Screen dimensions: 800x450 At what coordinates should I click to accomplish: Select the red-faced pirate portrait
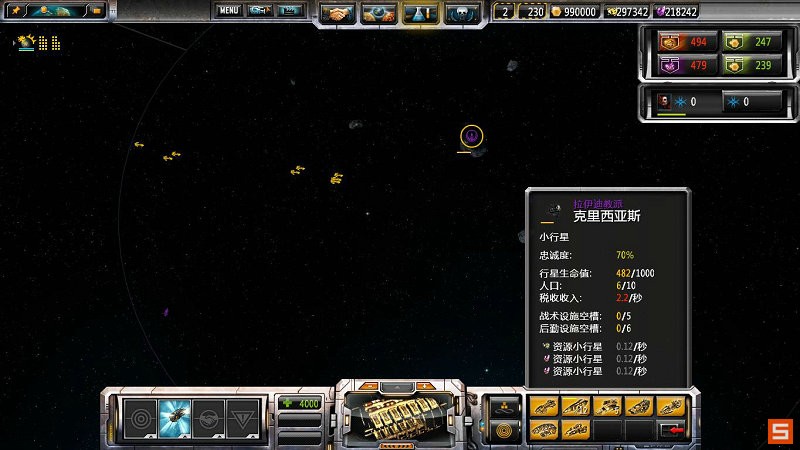[x=665, y=102]
